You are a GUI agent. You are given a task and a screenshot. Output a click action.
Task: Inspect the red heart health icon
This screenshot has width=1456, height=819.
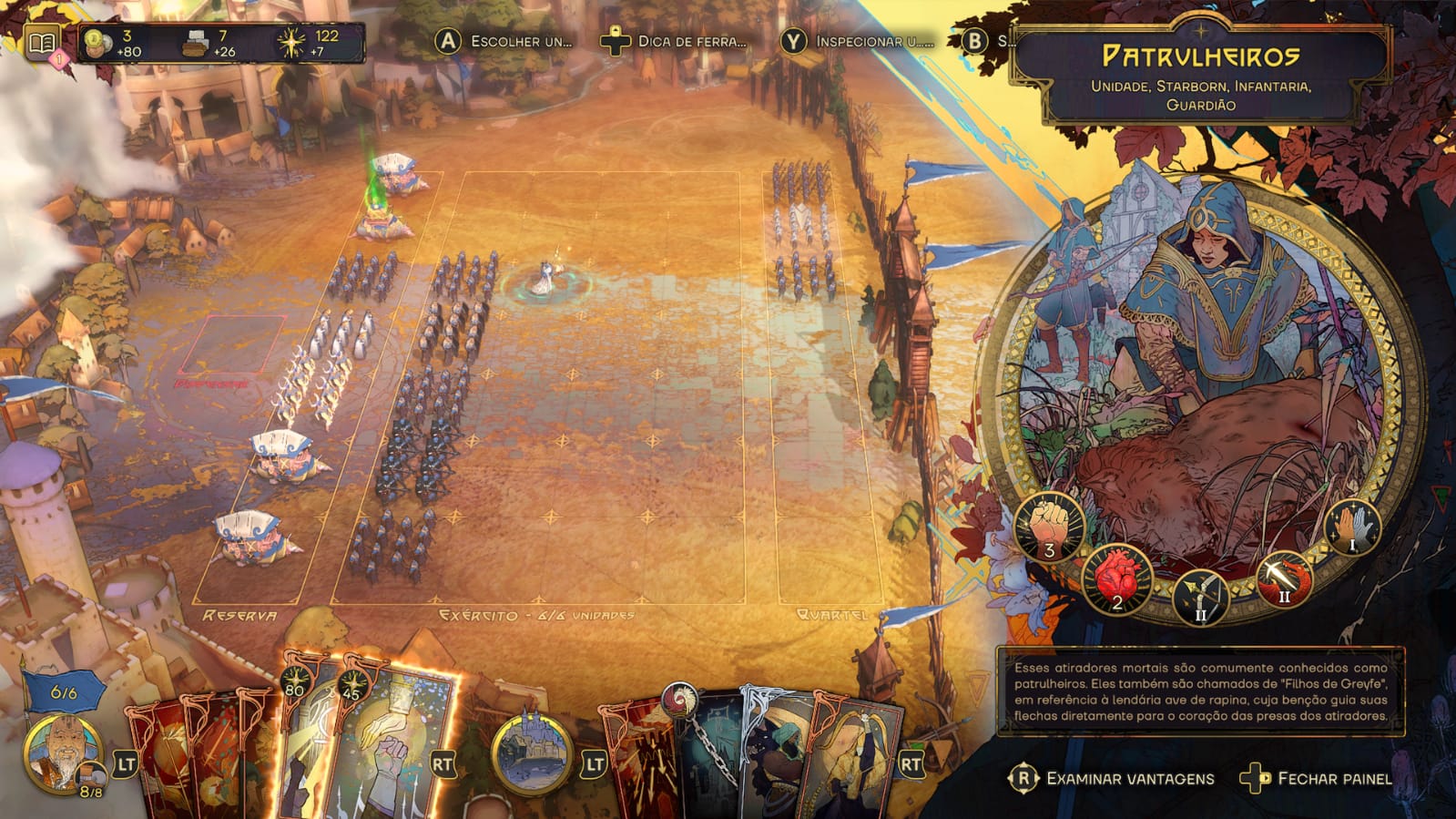(x=1117, y=579)
